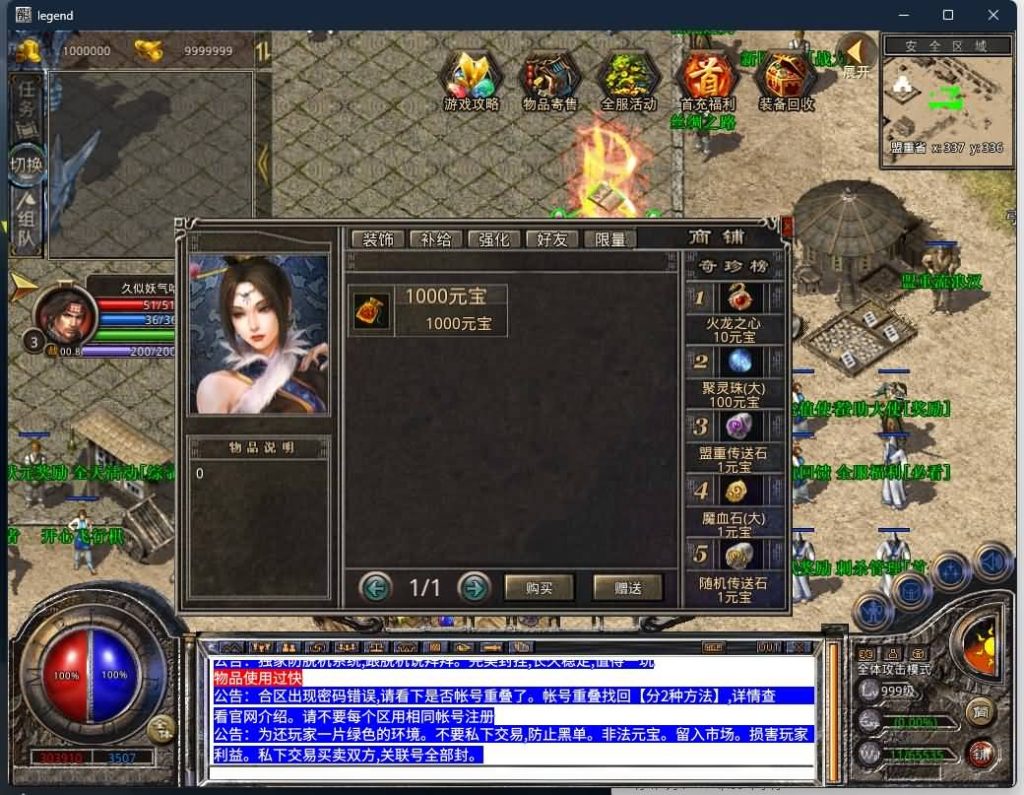
Task: Open 全服活动 server events
Action: [628, 78]
